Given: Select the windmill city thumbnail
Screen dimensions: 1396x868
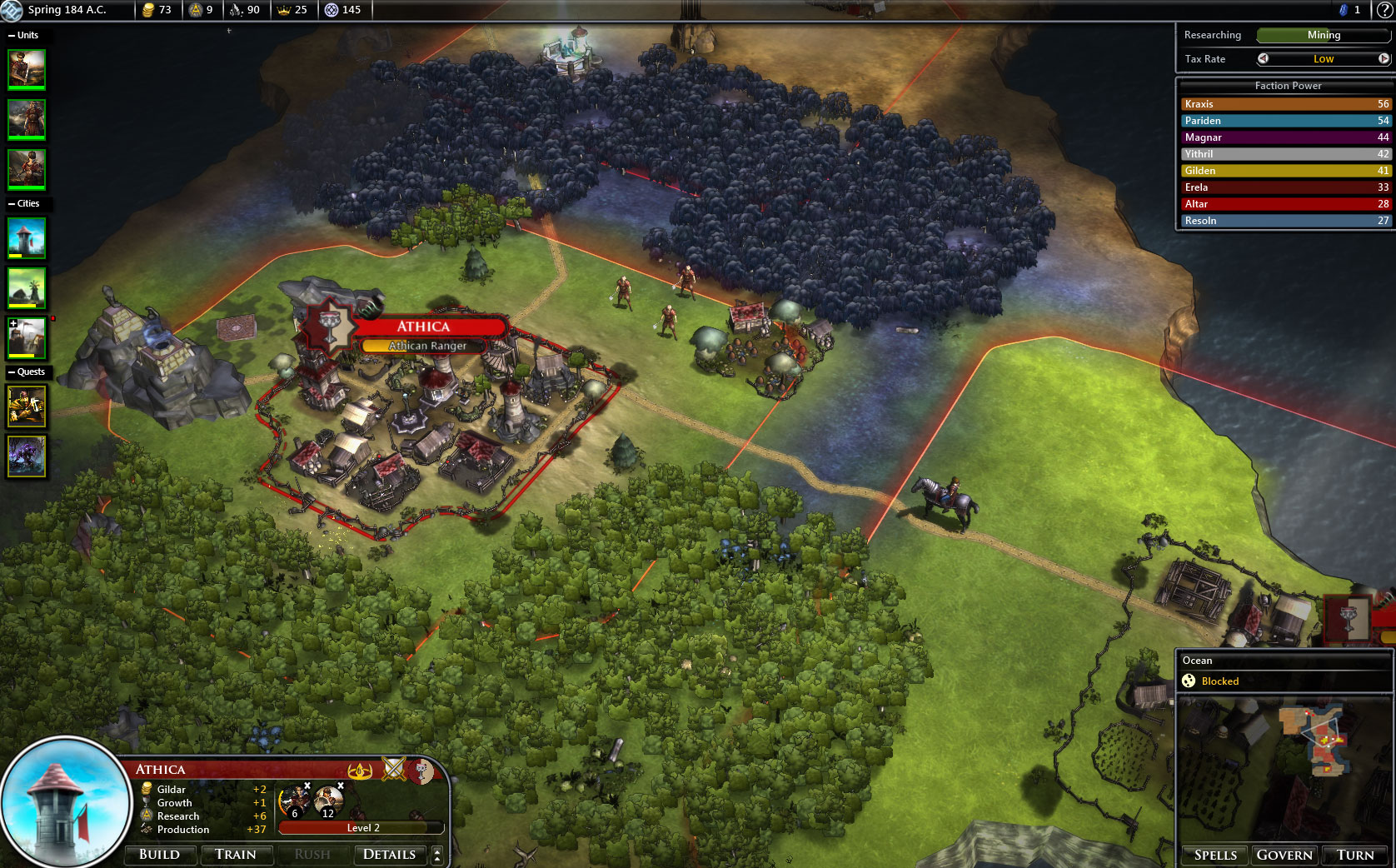Looking at the screenshot, I should 27,288.
